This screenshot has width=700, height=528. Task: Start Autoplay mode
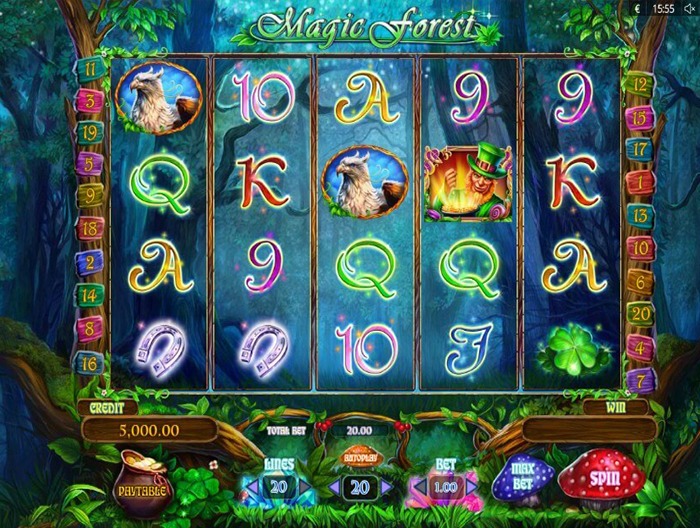[x=362, y=456]
